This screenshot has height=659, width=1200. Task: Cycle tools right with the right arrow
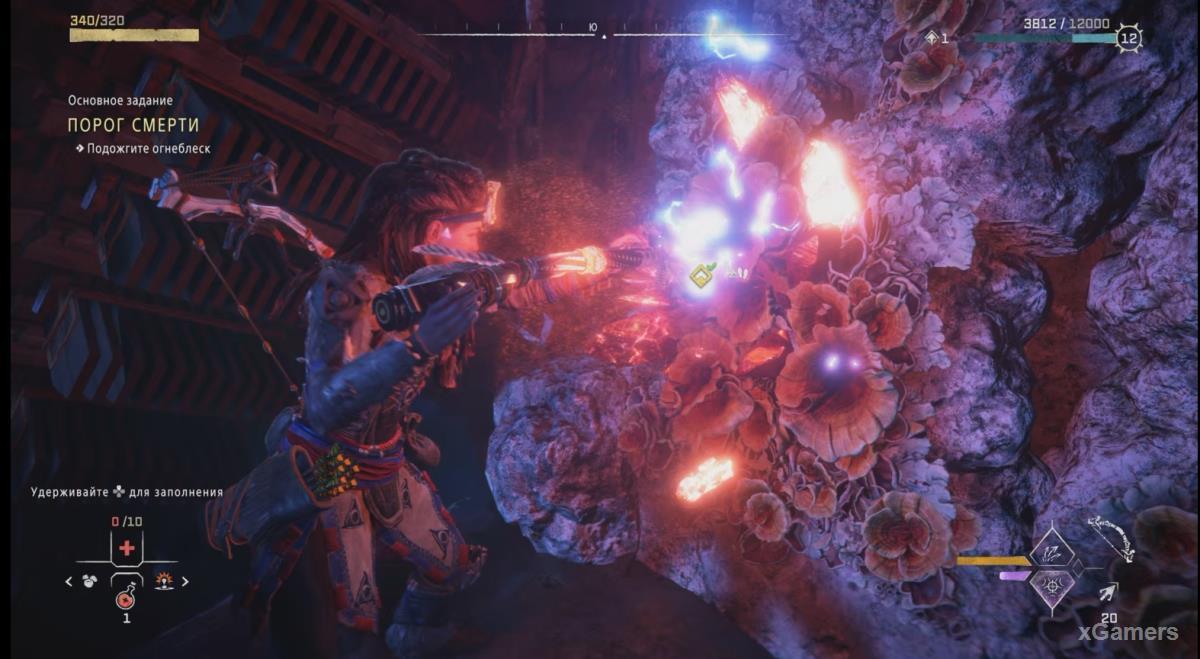pyautogui.click(x=185, y=581)
